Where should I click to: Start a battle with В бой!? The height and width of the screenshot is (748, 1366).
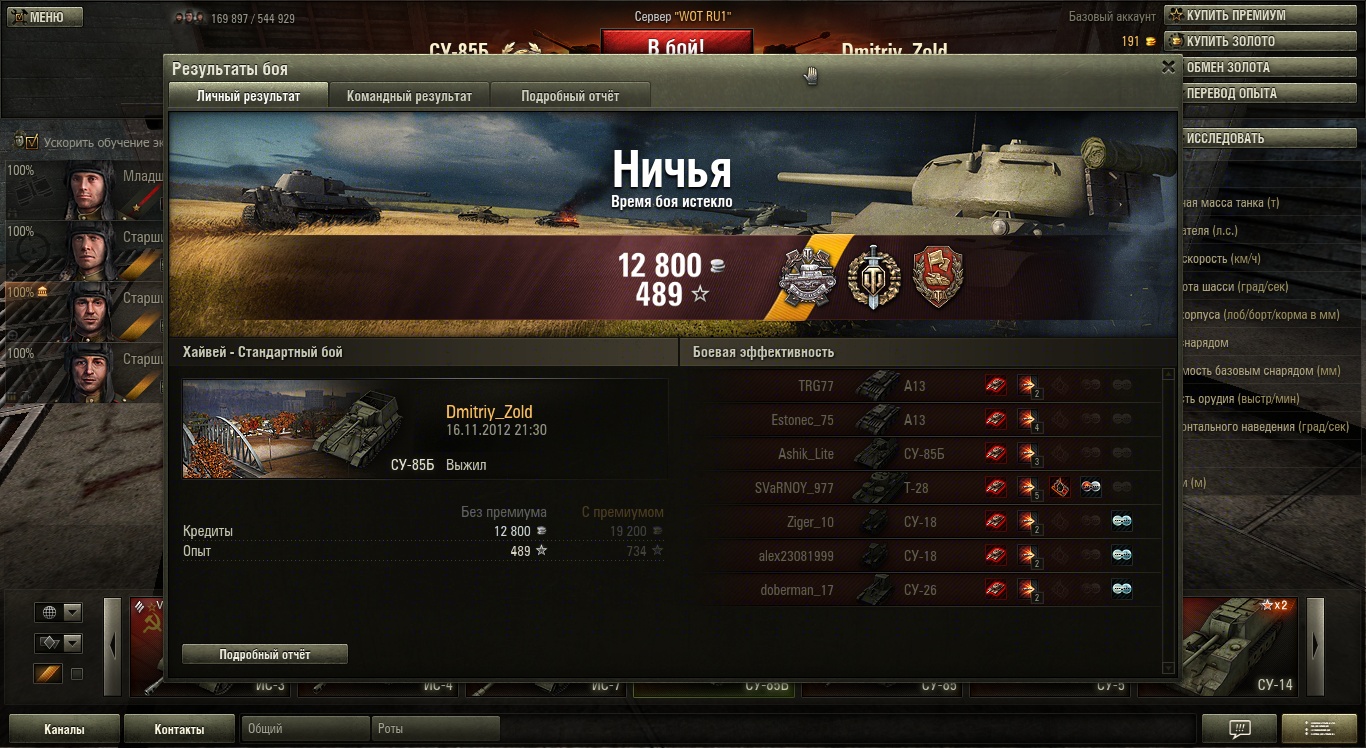point(676,46)
